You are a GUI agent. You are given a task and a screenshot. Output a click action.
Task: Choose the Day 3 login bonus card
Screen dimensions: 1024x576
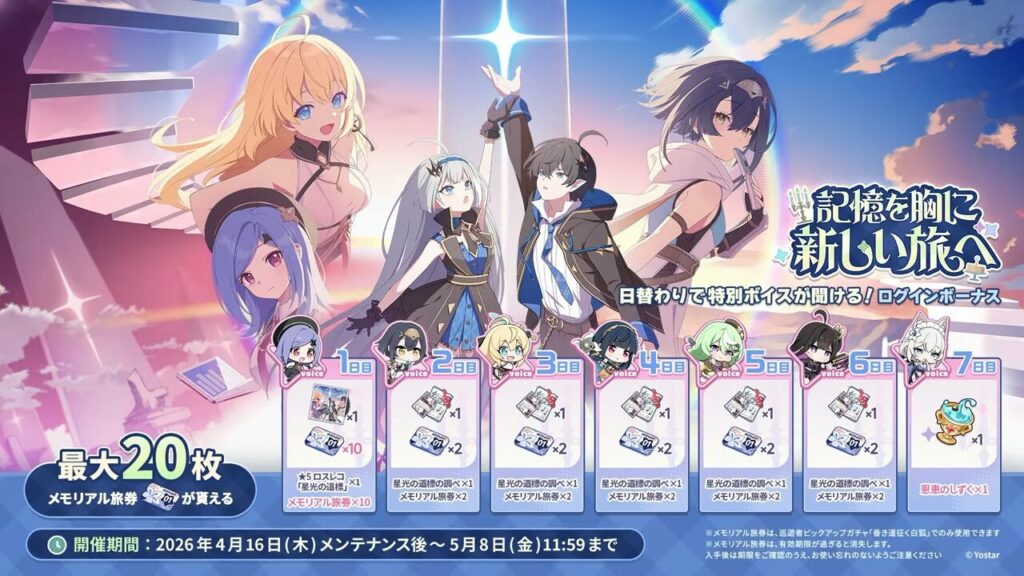(537, 440)
